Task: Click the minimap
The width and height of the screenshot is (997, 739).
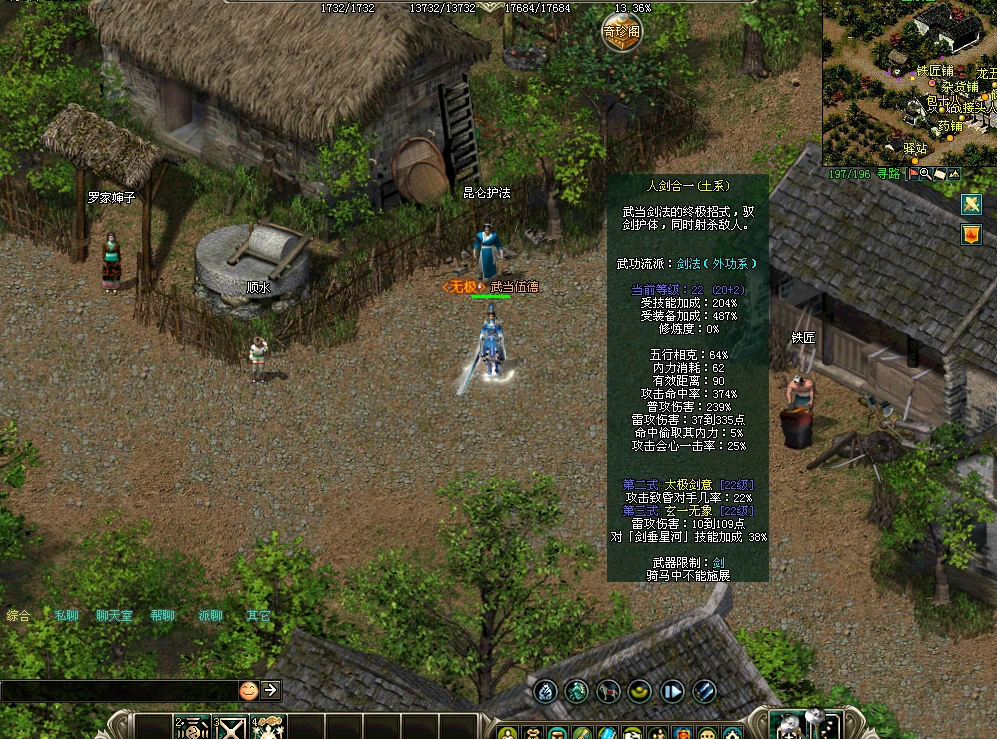Action: pos(908,80)
